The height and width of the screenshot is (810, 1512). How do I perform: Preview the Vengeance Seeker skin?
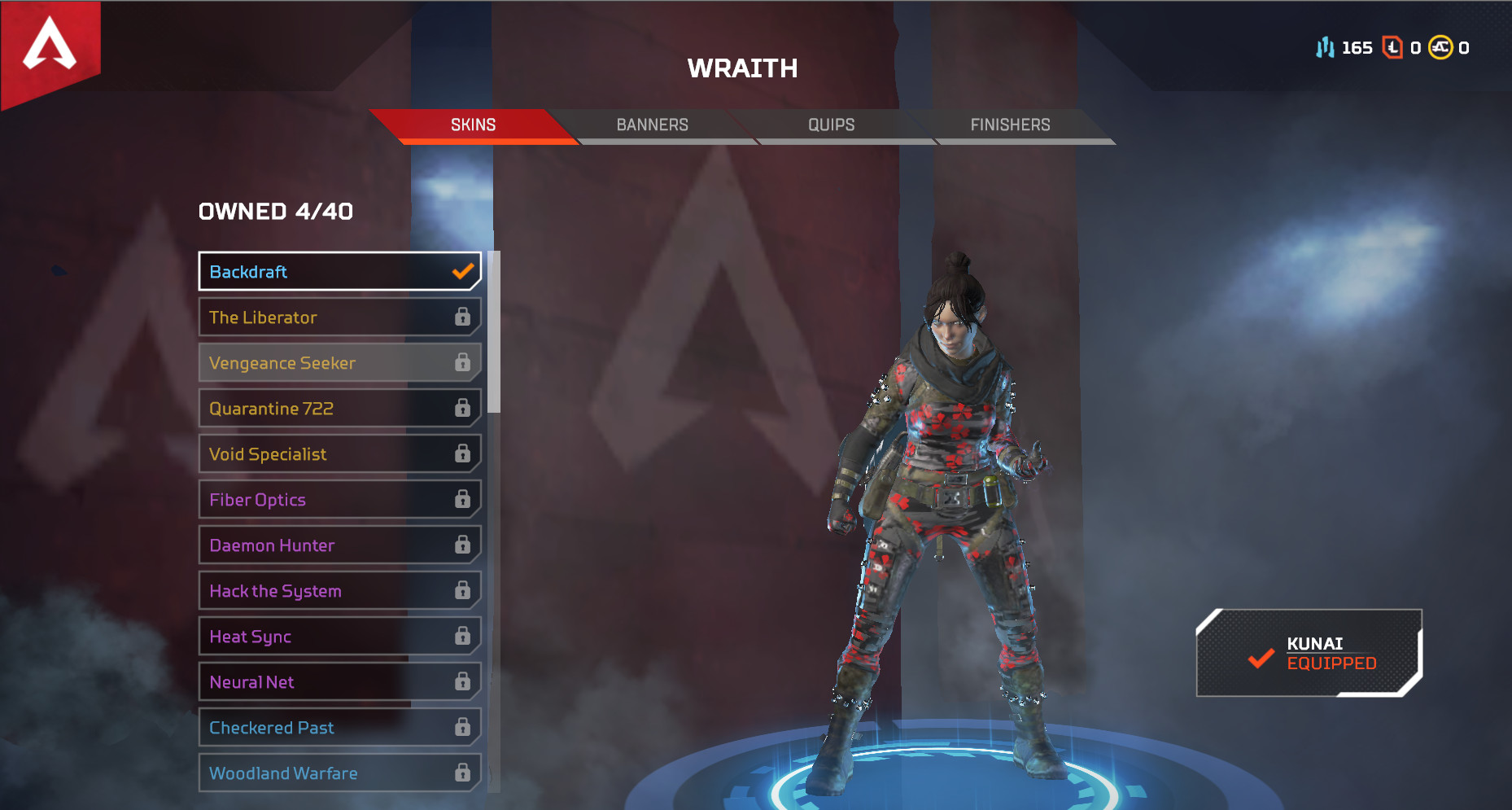click(339, 363)
